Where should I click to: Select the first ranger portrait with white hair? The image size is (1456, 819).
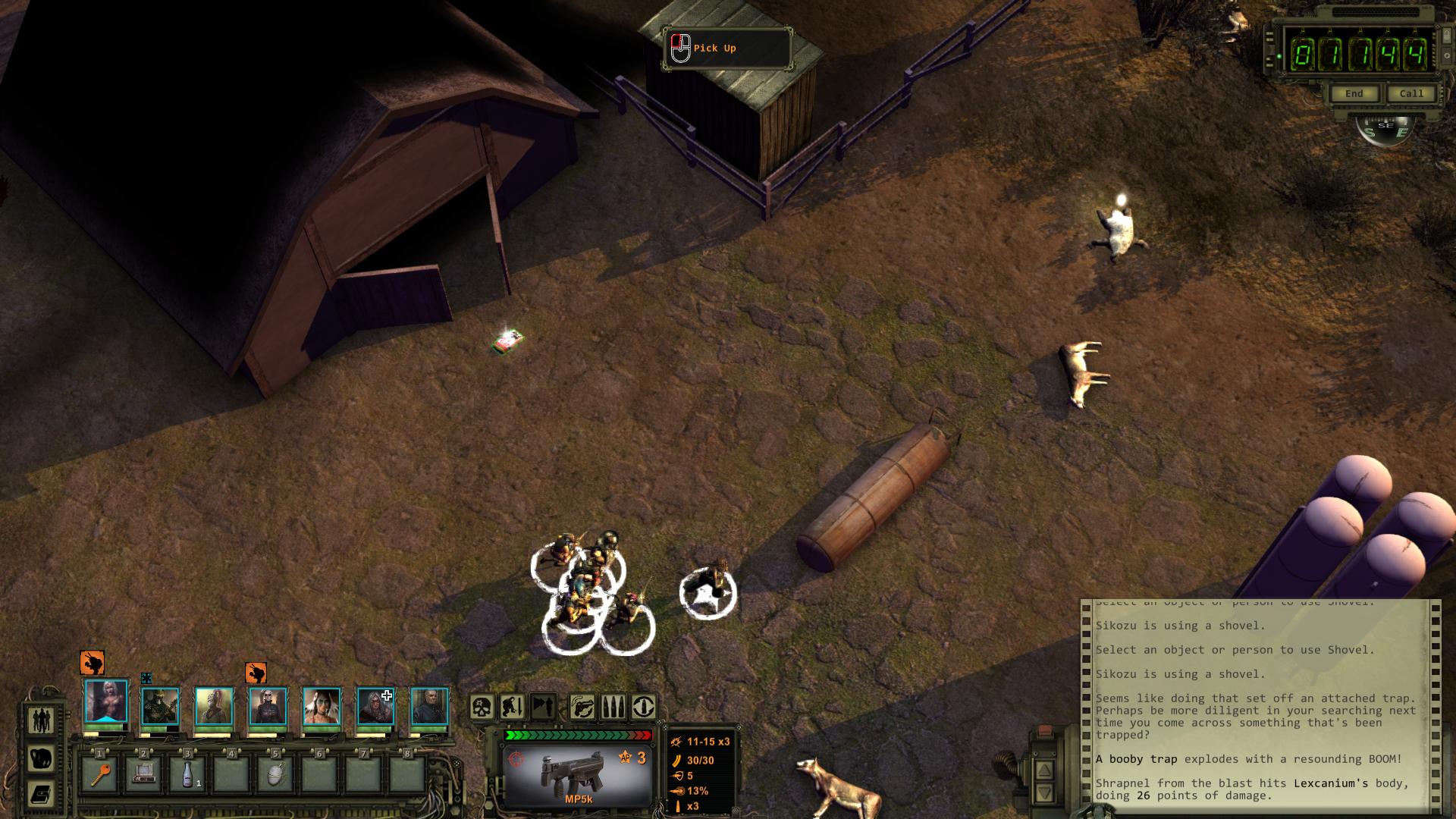click(x=106, y=702)
